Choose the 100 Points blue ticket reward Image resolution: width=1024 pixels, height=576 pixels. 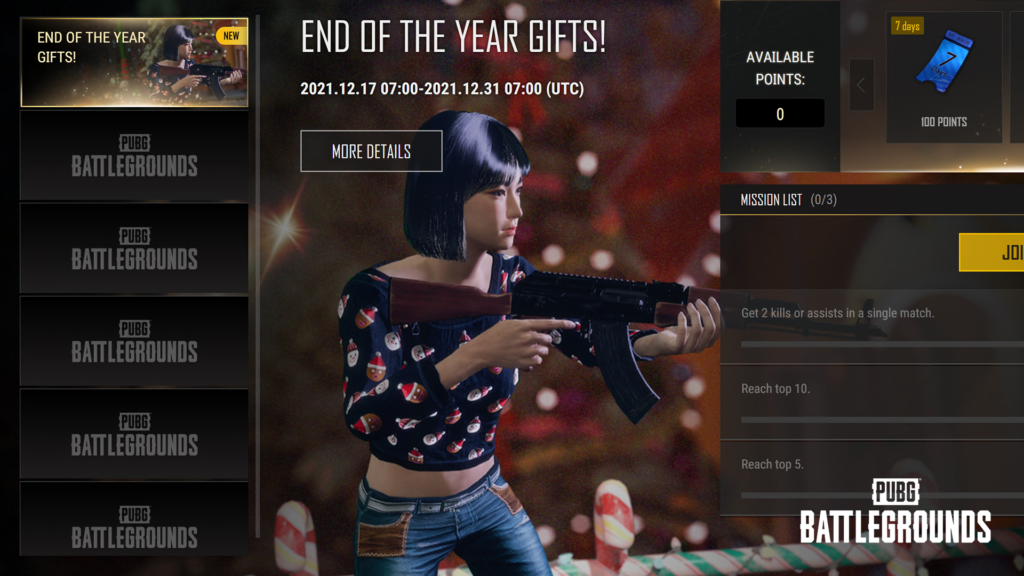(x=944, y=77)
